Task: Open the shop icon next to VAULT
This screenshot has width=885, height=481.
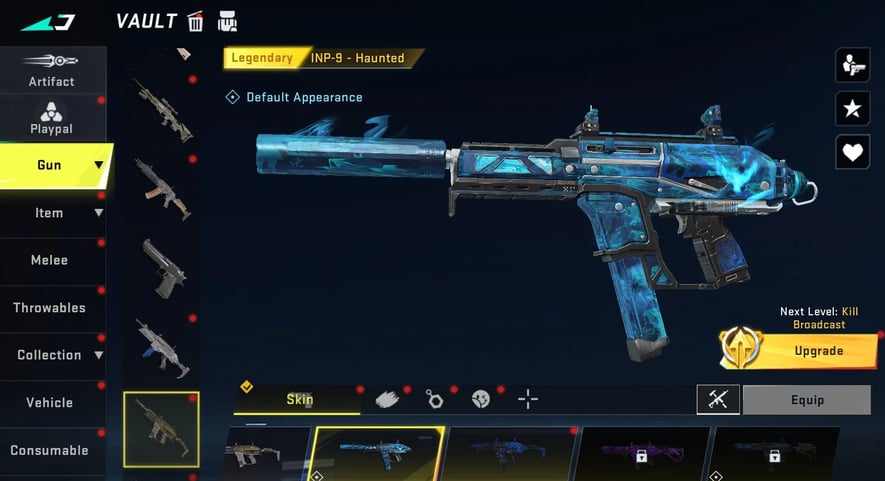Action: (228, 21)
